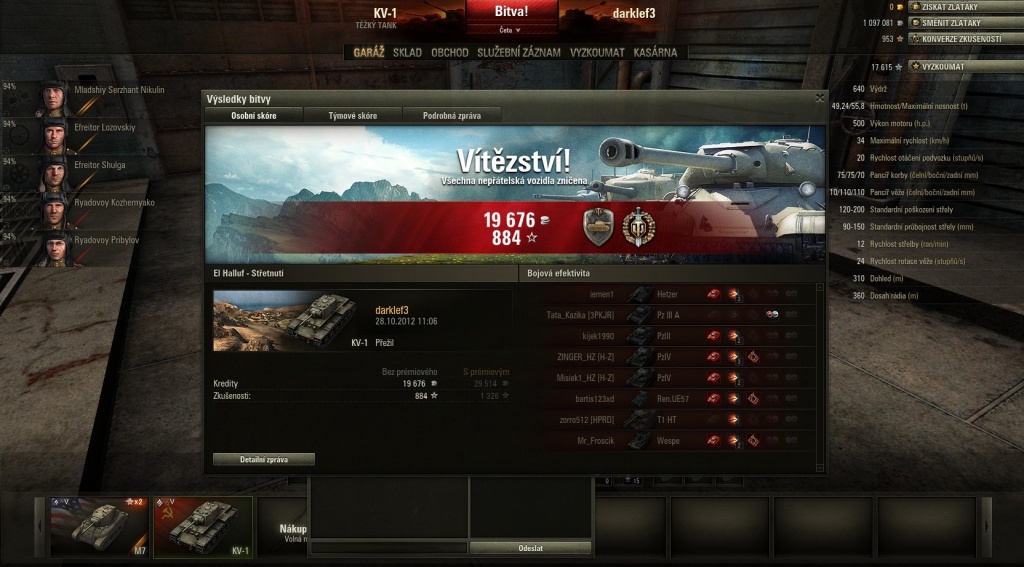The width and height of the screenshot is (1024, 567).
Task: Send chat message with Odeslat button
Action: [x=531, y=548]
